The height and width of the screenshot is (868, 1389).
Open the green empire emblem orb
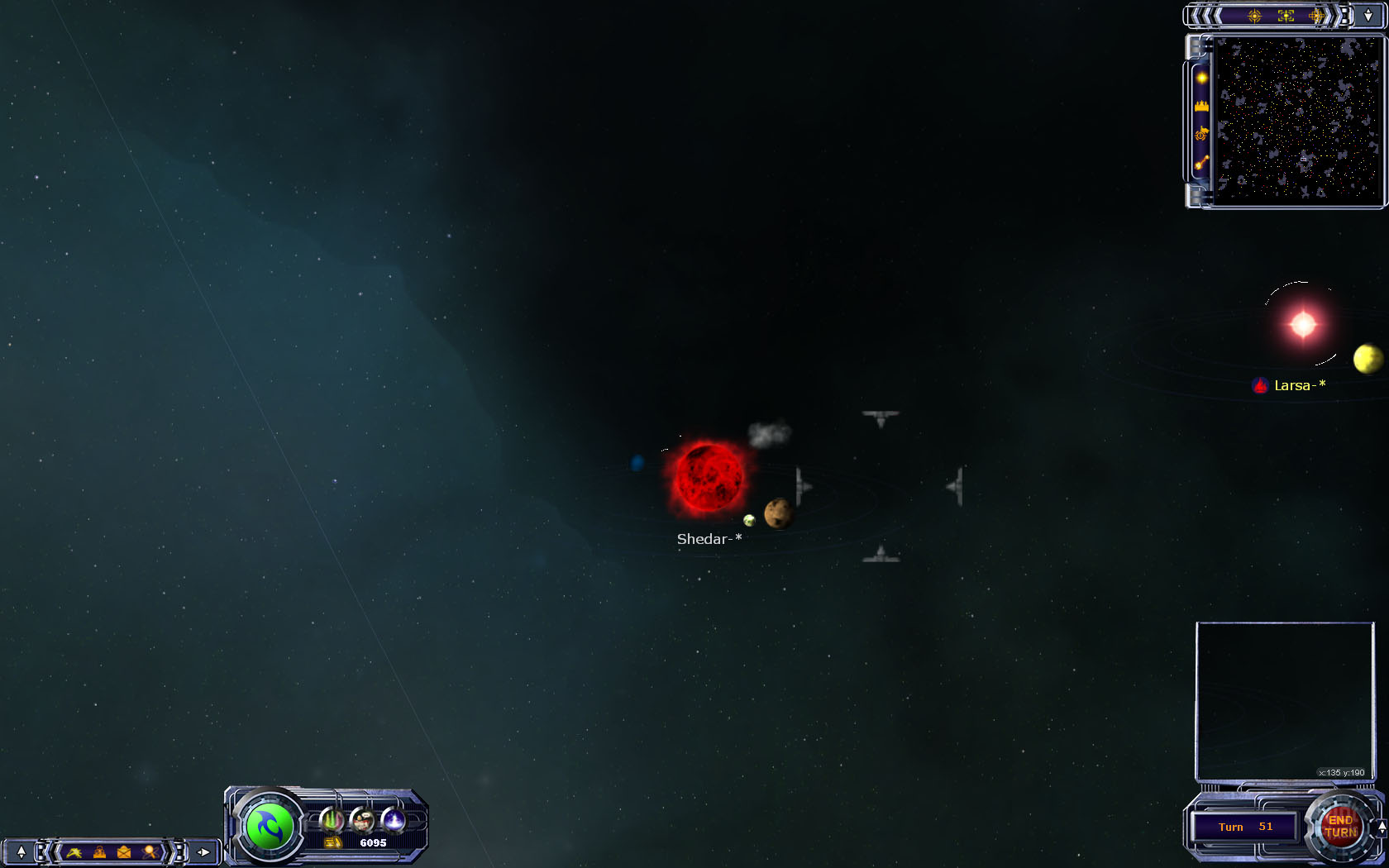click(270, 827)
